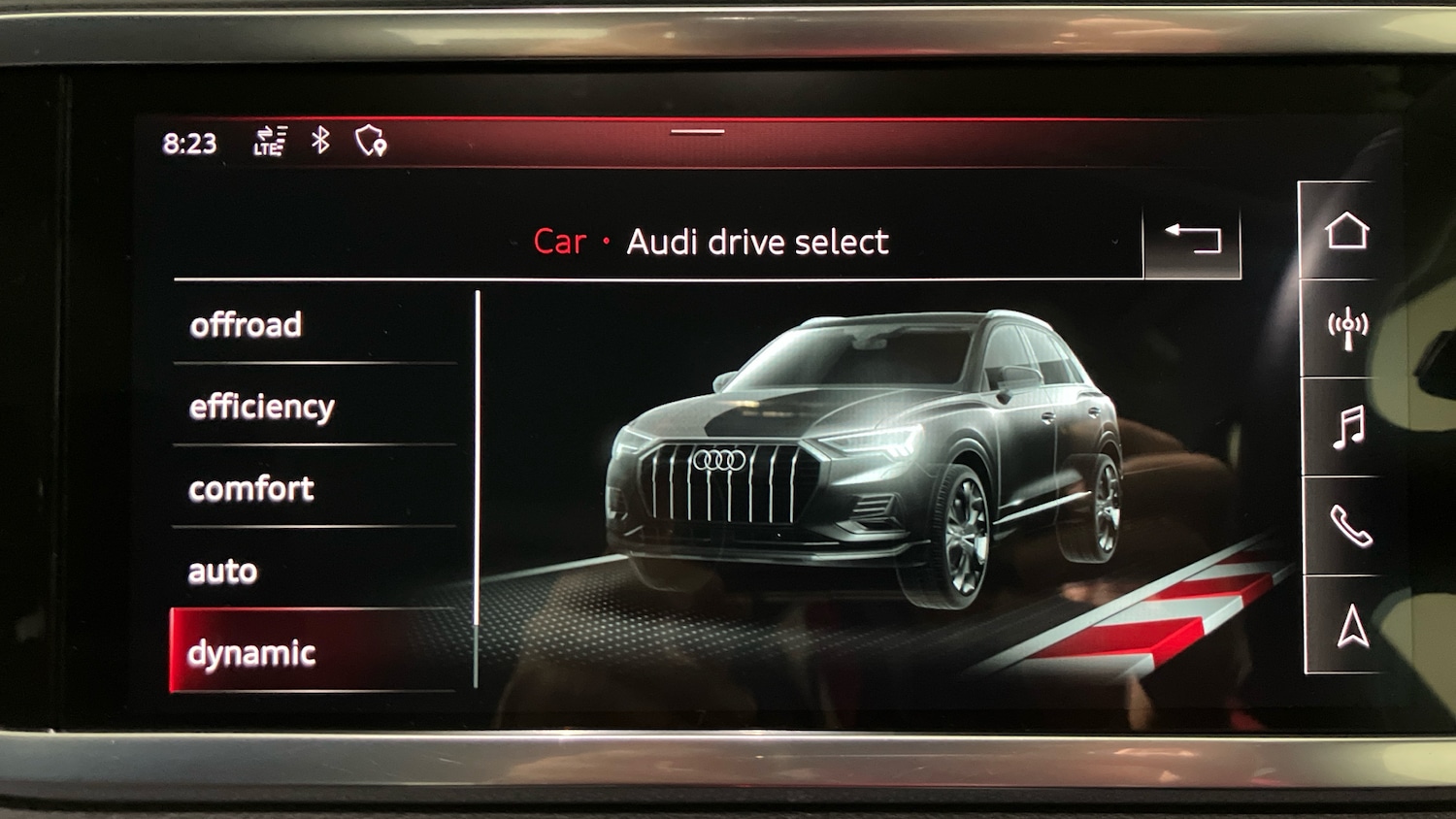Switch to comfort drive mode

pos(250,488)
